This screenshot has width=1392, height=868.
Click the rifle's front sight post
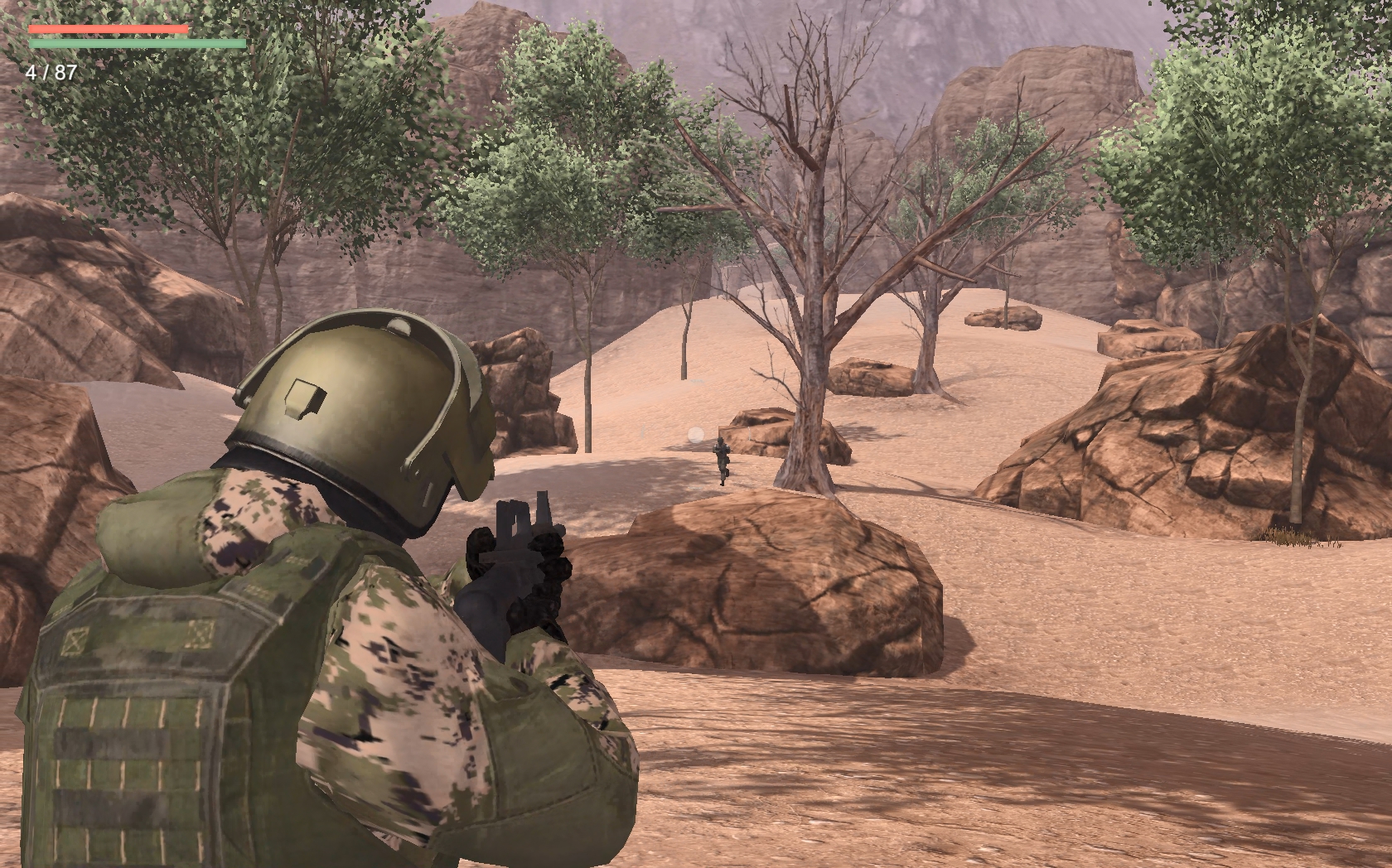543,507
